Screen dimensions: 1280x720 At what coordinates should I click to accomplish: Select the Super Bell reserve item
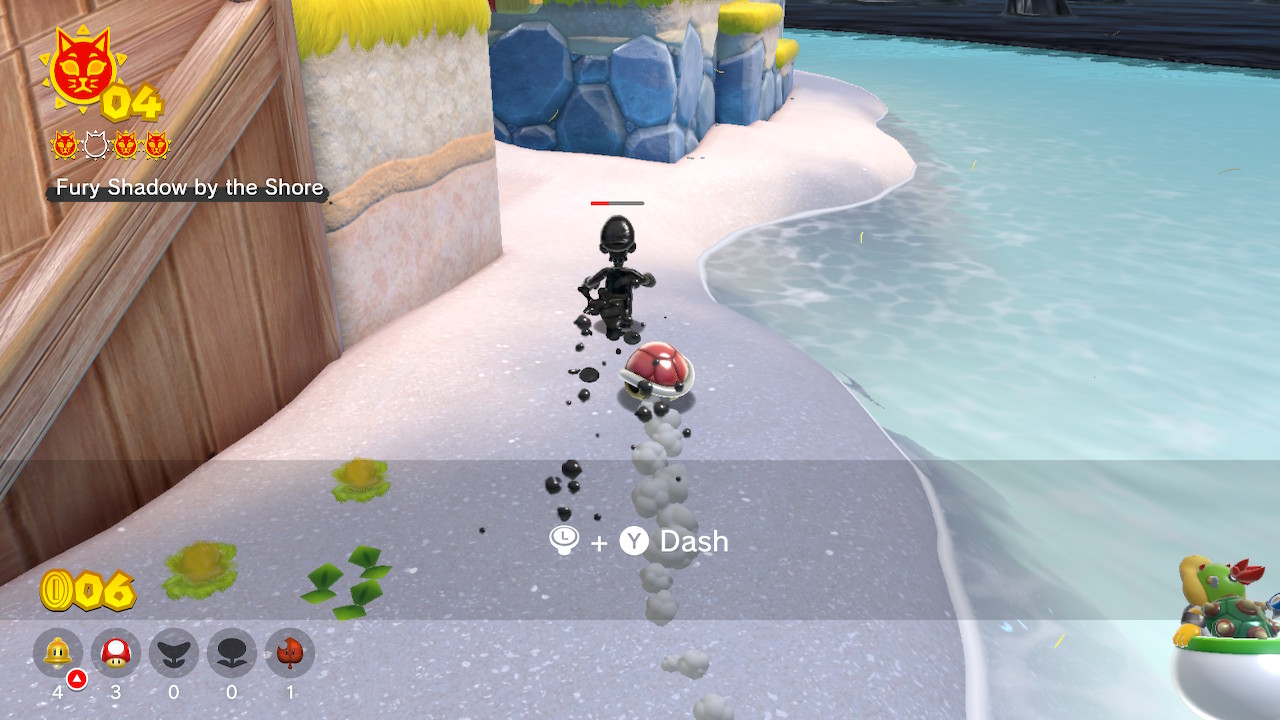[58, 653]
